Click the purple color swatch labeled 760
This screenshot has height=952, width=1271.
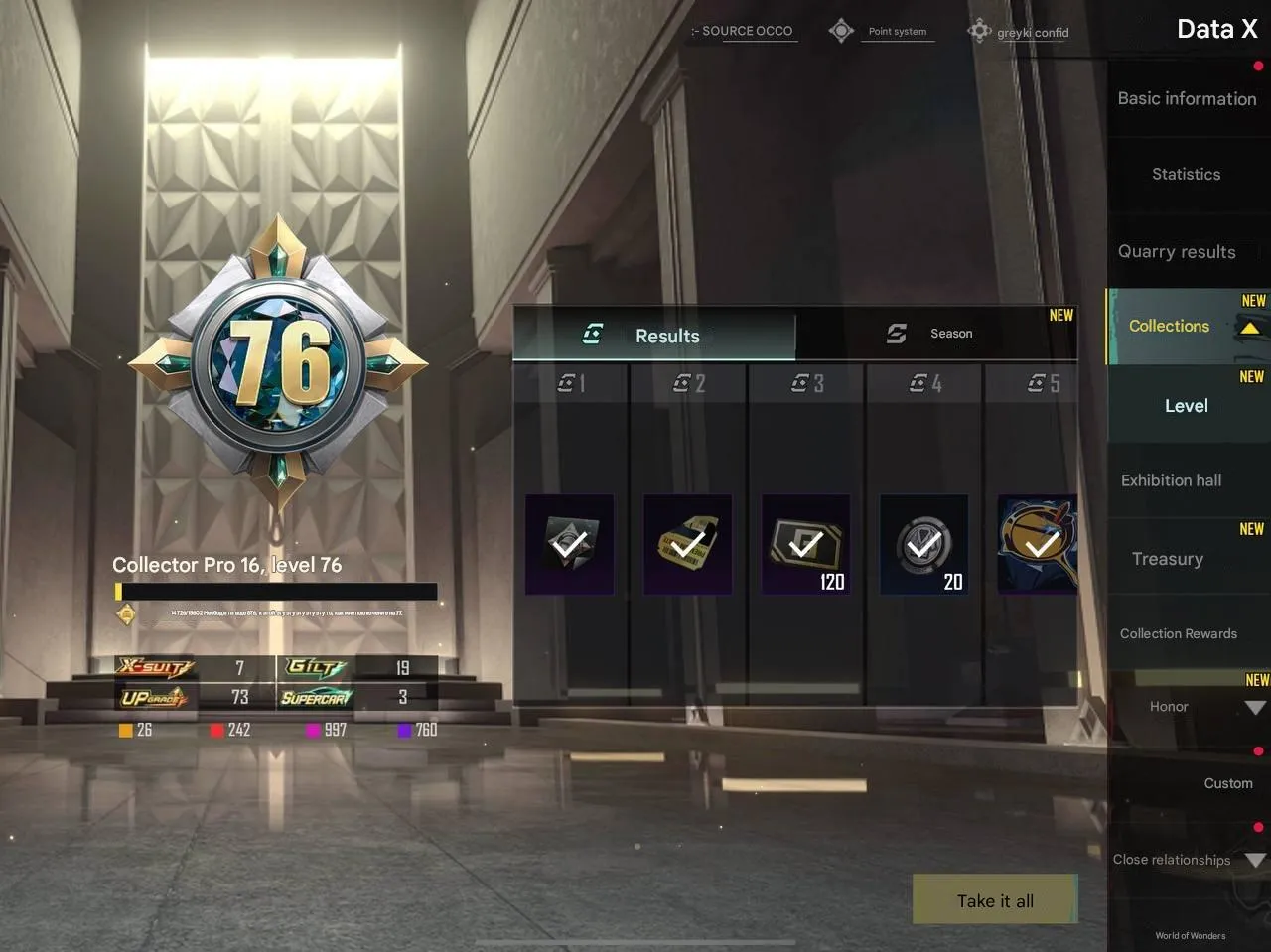pos(403,729)
